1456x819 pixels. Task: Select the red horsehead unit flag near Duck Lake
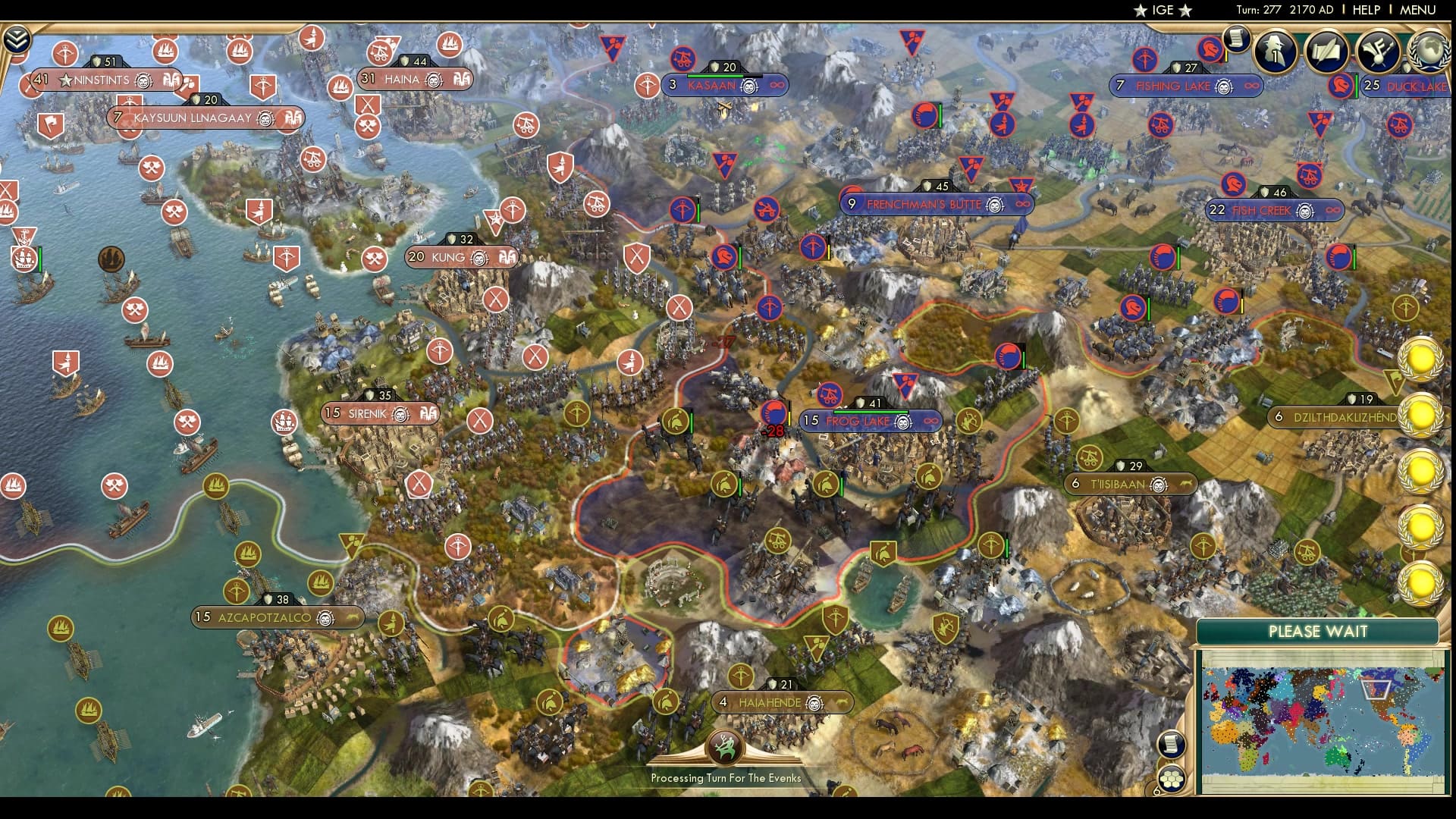[x=1339, y=86]
